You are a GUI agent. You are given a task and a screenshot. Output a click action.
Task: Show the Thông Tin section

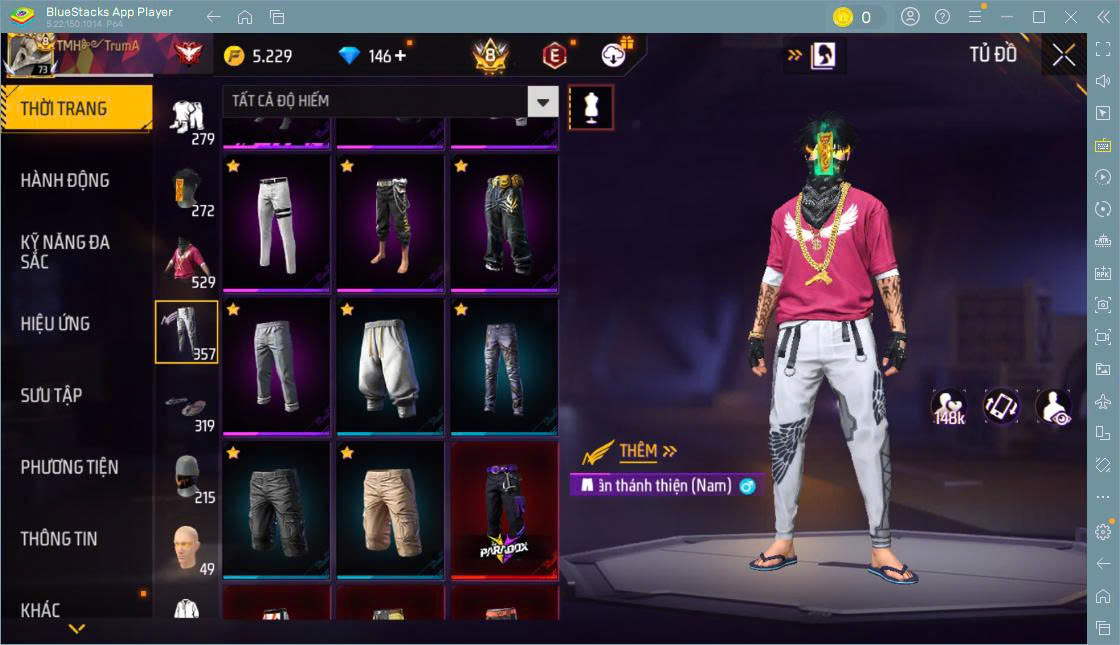(60, 538)
